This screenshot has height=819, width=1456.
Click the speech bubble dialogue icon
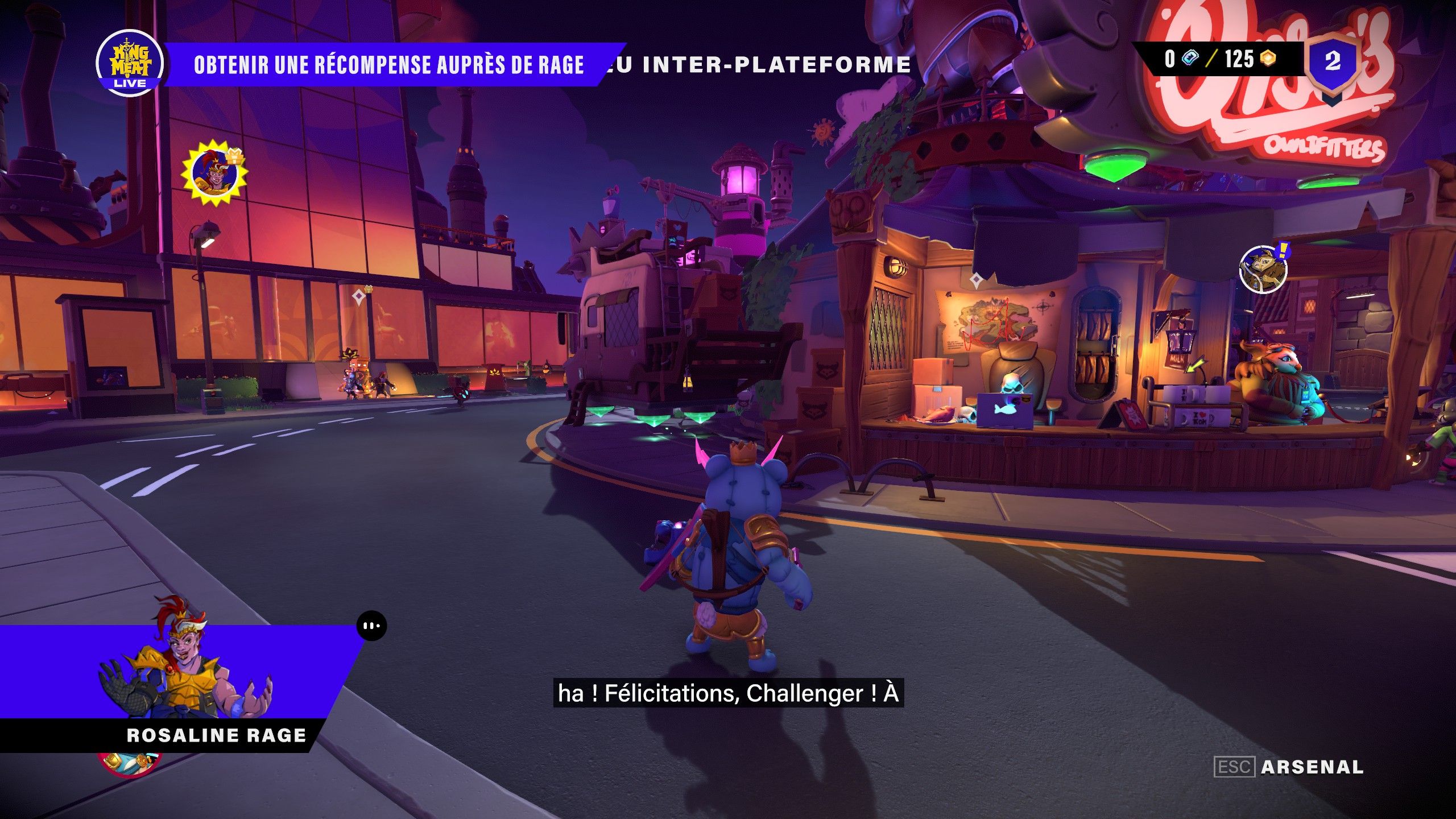(372, 626)
